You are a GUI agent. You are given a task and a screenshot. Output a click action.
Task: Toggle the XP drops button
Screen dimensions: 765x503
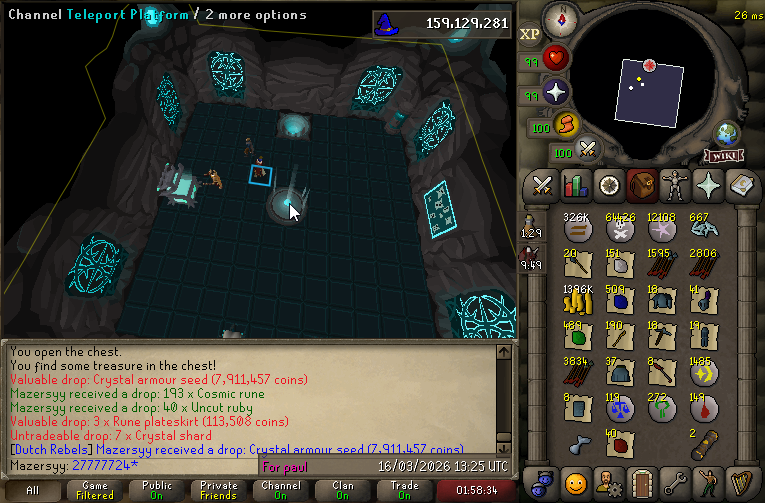point(530,34)
